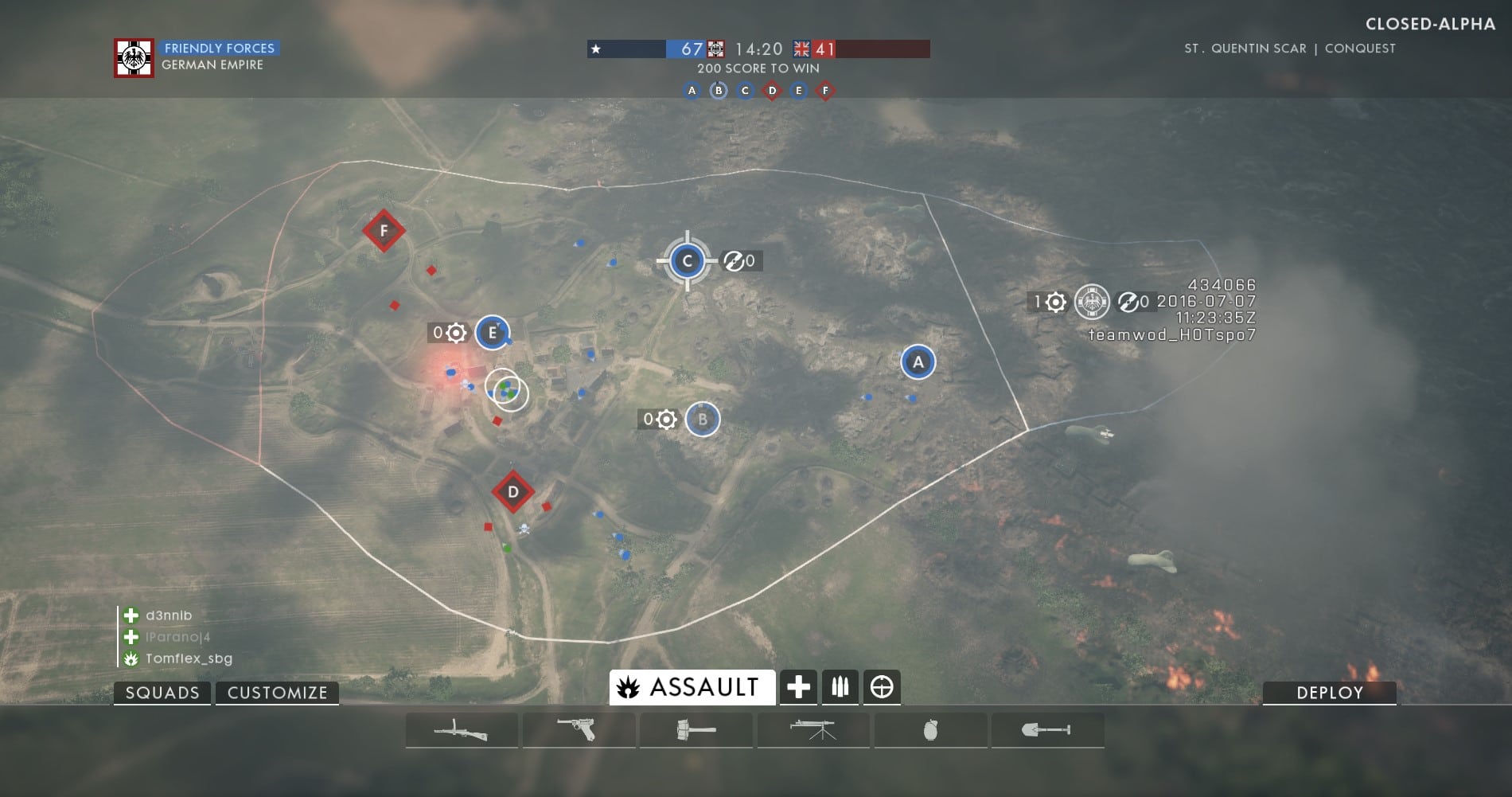Viewport: 1512px width, 797px height.
Task: Click enemy-held flag D marker
Action: point(513,492)
